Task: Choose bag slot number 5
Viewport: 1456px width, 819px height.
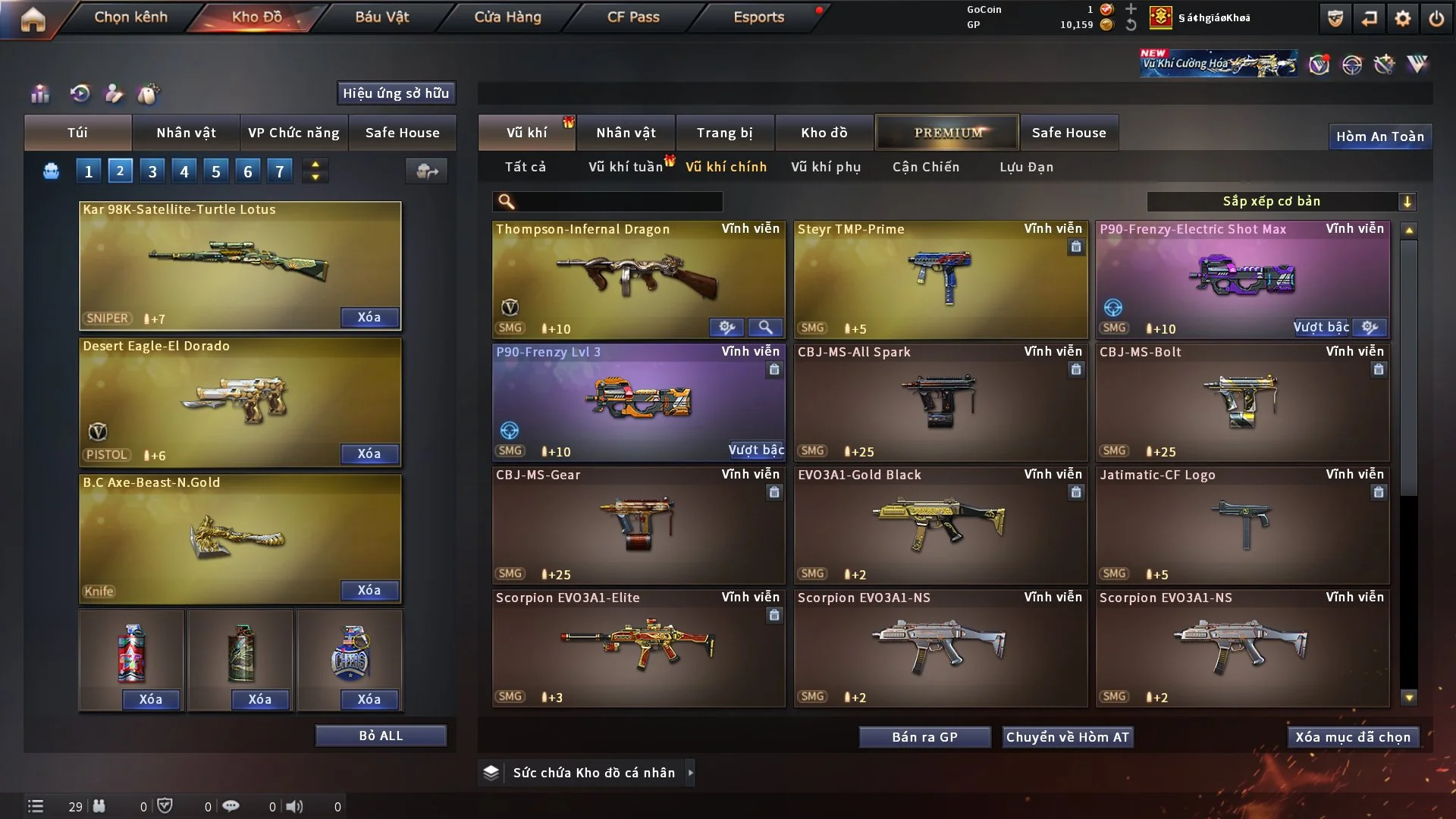Action: point(216,171)
